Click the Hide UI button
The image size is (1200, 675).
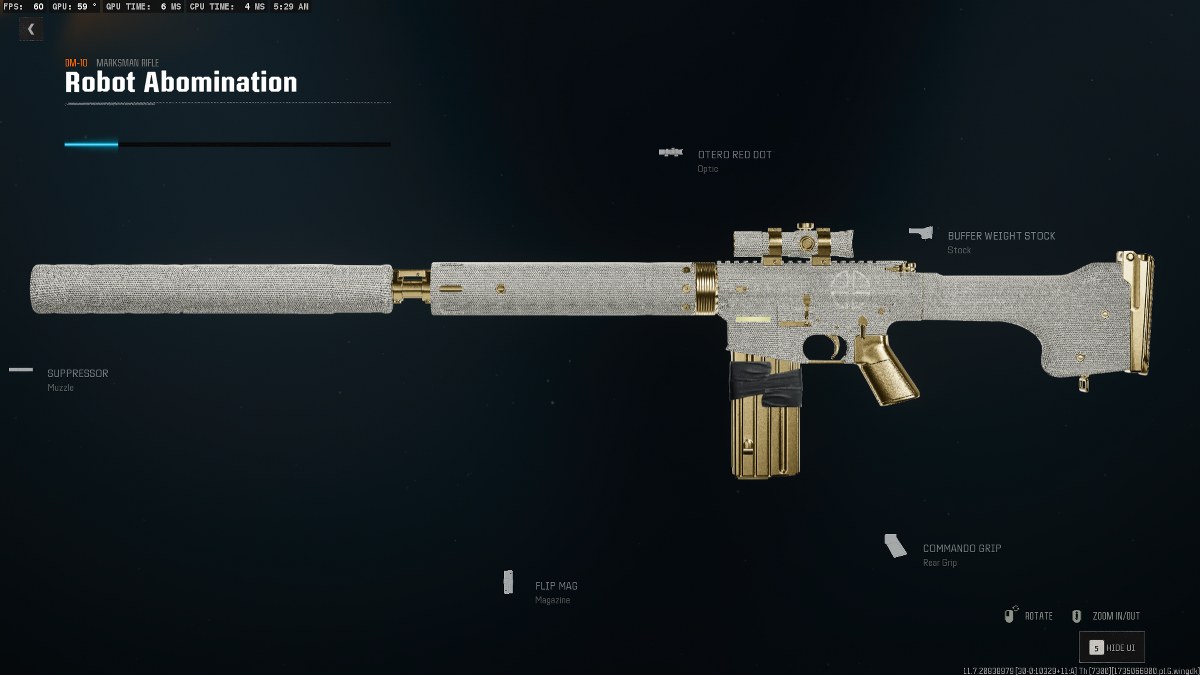(1112, 648)
